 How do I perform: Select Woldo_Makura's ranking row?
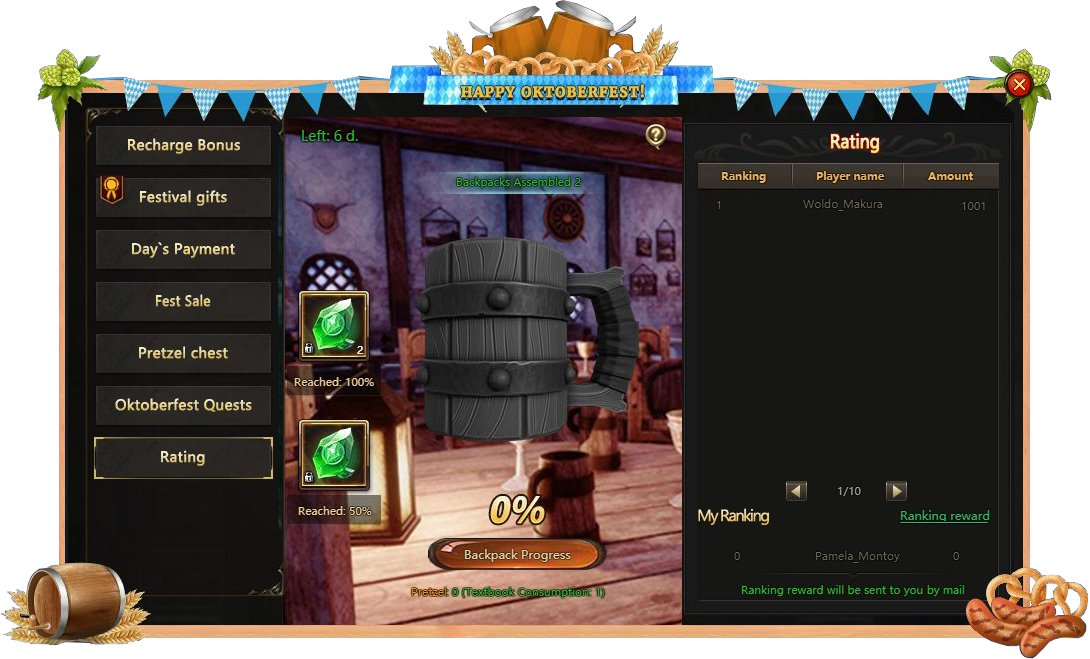click(848, 205)
